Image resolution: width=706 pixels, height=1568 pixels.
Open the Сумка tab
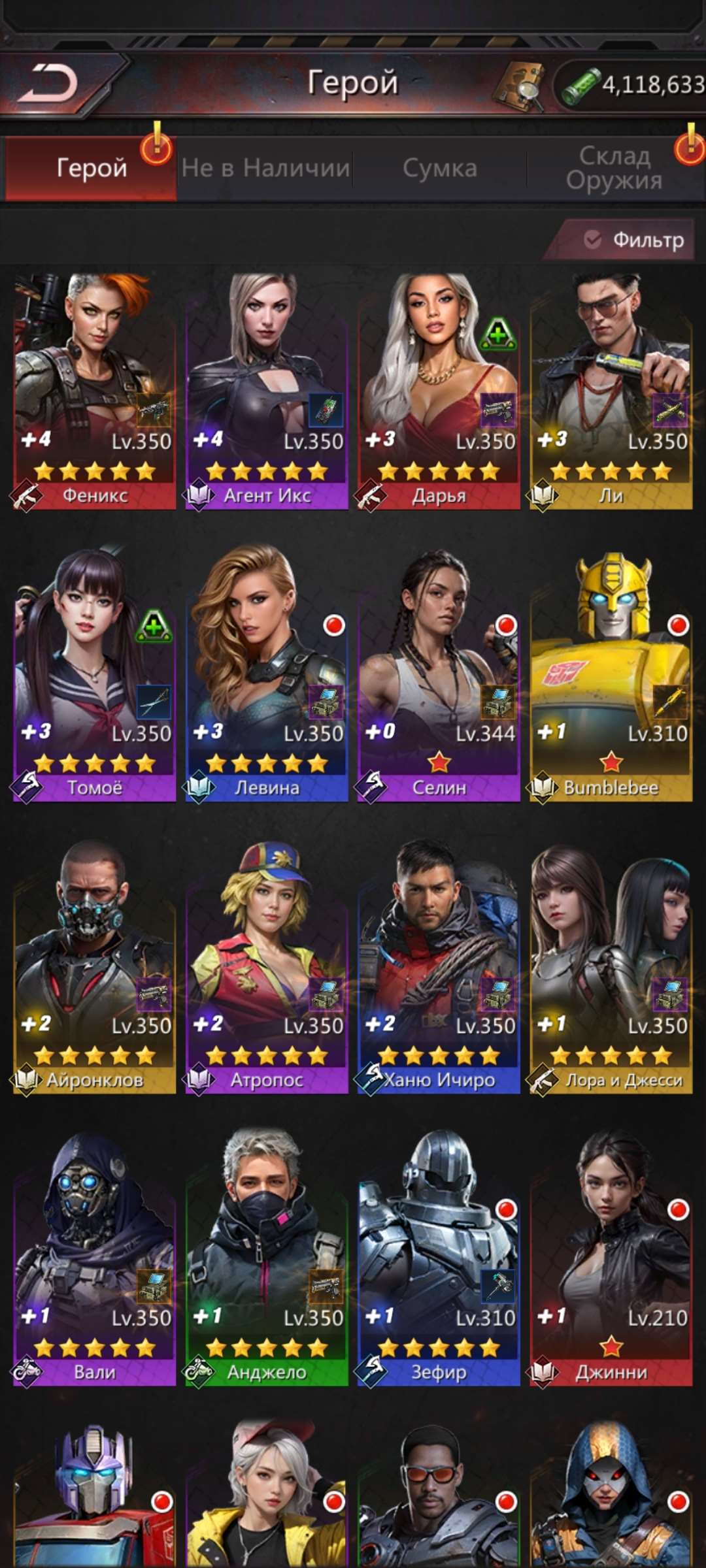pos(440,169)
